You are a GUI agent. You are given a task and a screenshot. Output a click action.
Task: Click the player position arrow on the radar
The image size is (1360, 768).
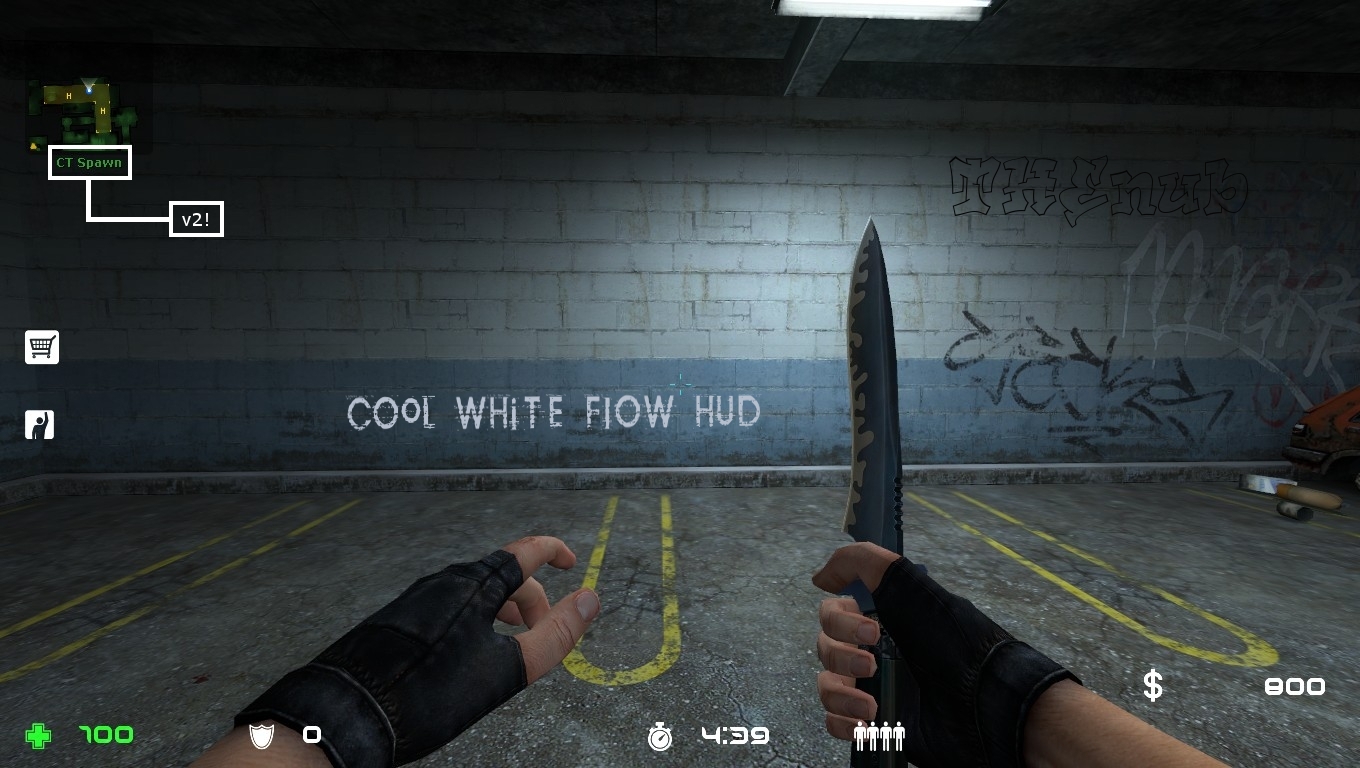[89, 89]
